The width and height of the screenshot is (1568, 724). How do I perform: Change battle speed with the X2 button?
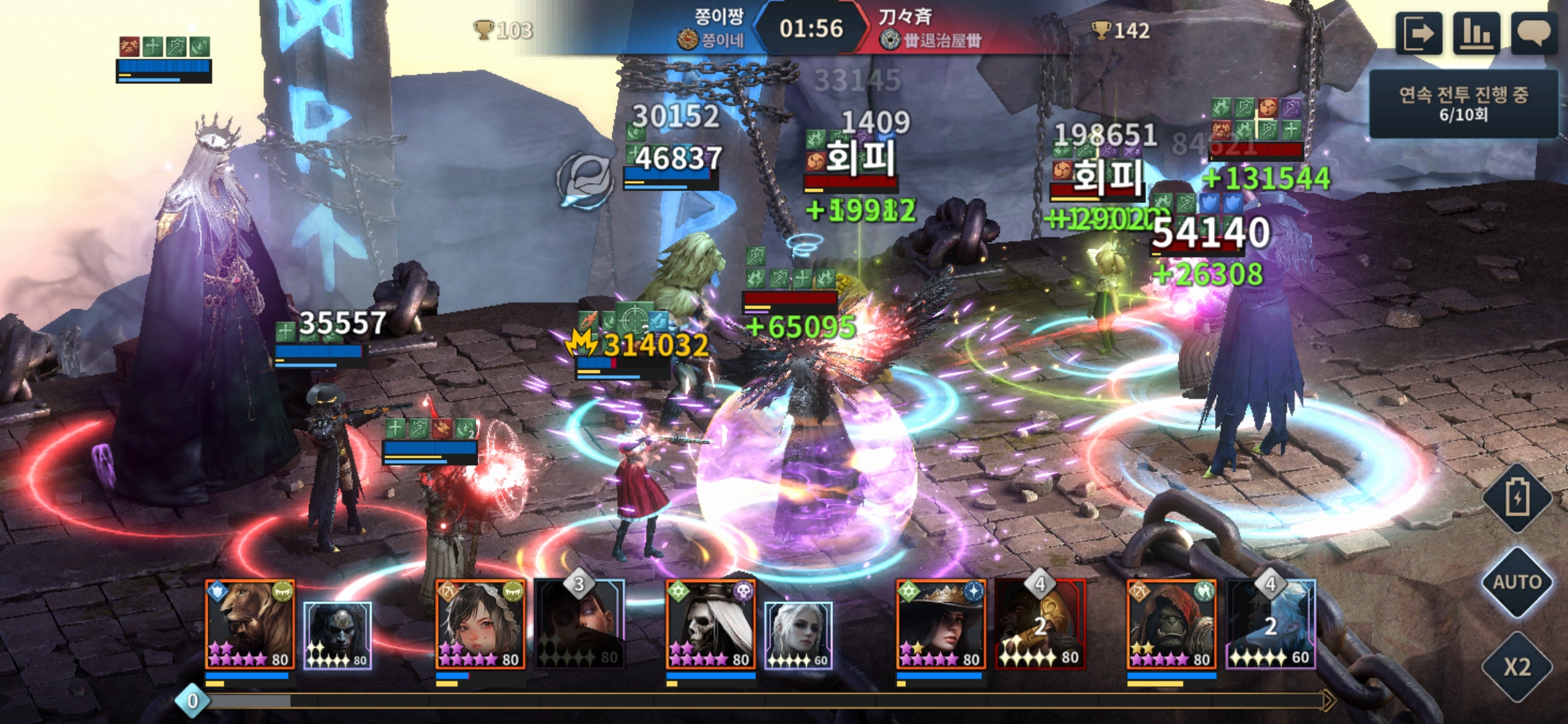1517,666
